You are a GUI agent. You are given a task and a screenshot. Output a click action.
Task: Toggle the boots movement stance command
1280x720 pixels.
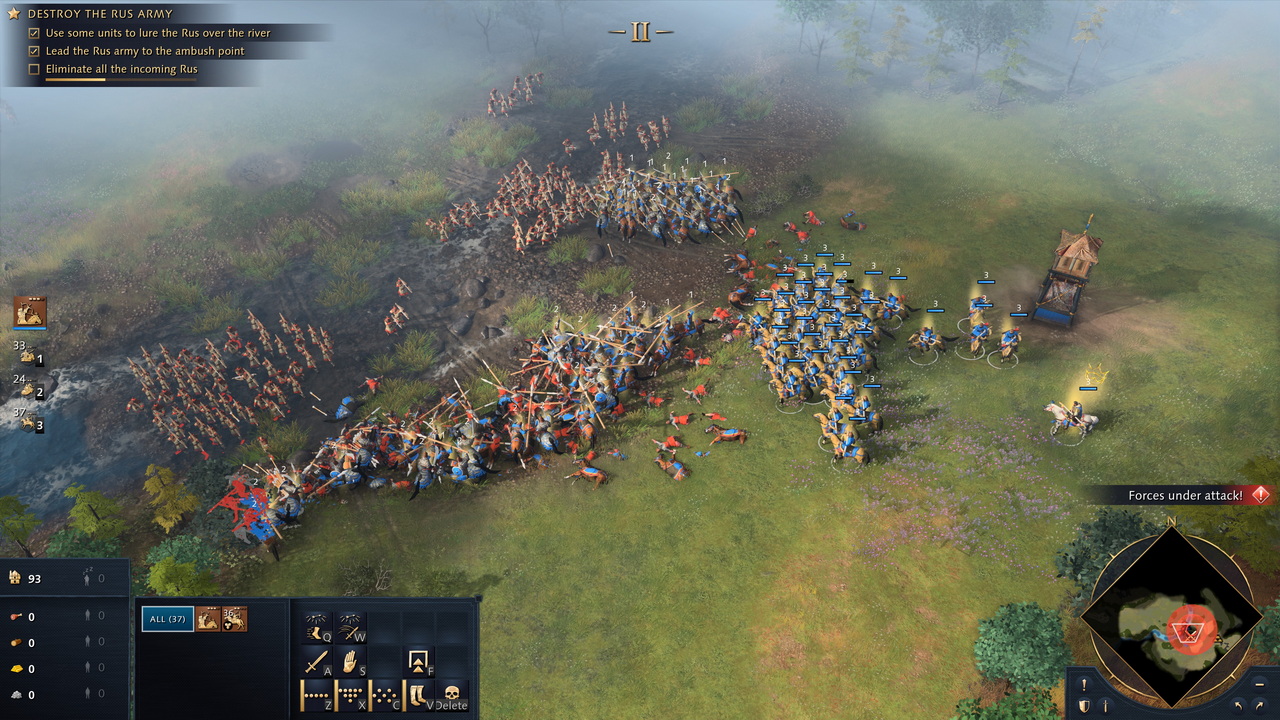418,694
